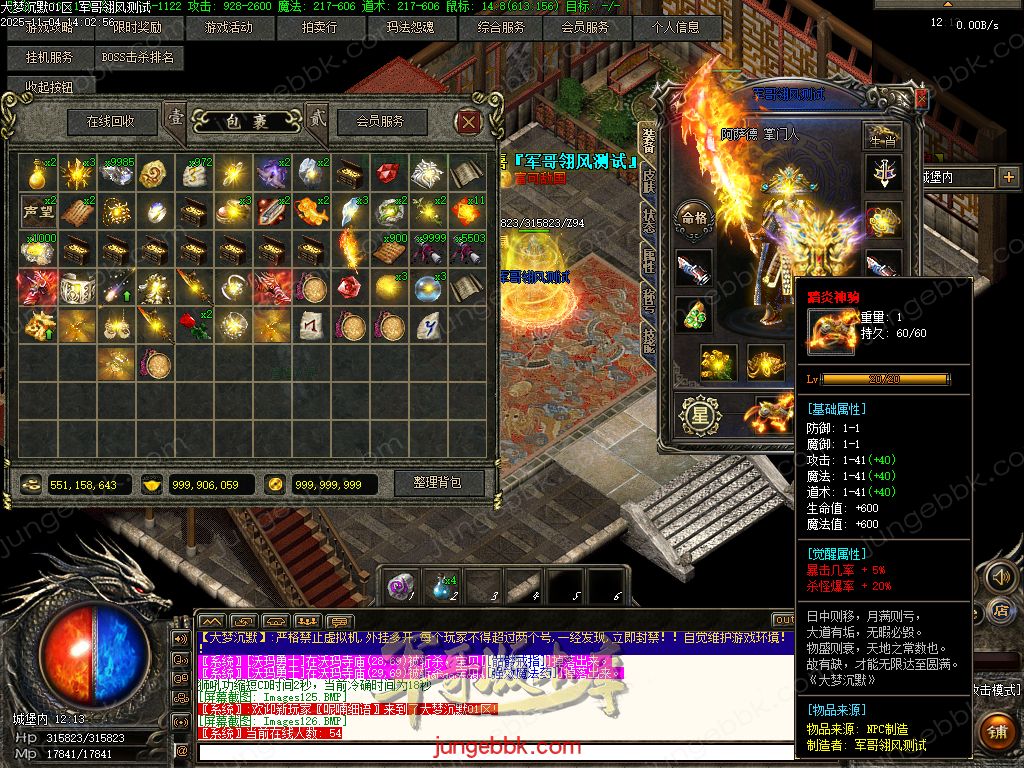1024x768 pixels.
Task: Switch to the 皮肤 skin tab
Action: 648,180
